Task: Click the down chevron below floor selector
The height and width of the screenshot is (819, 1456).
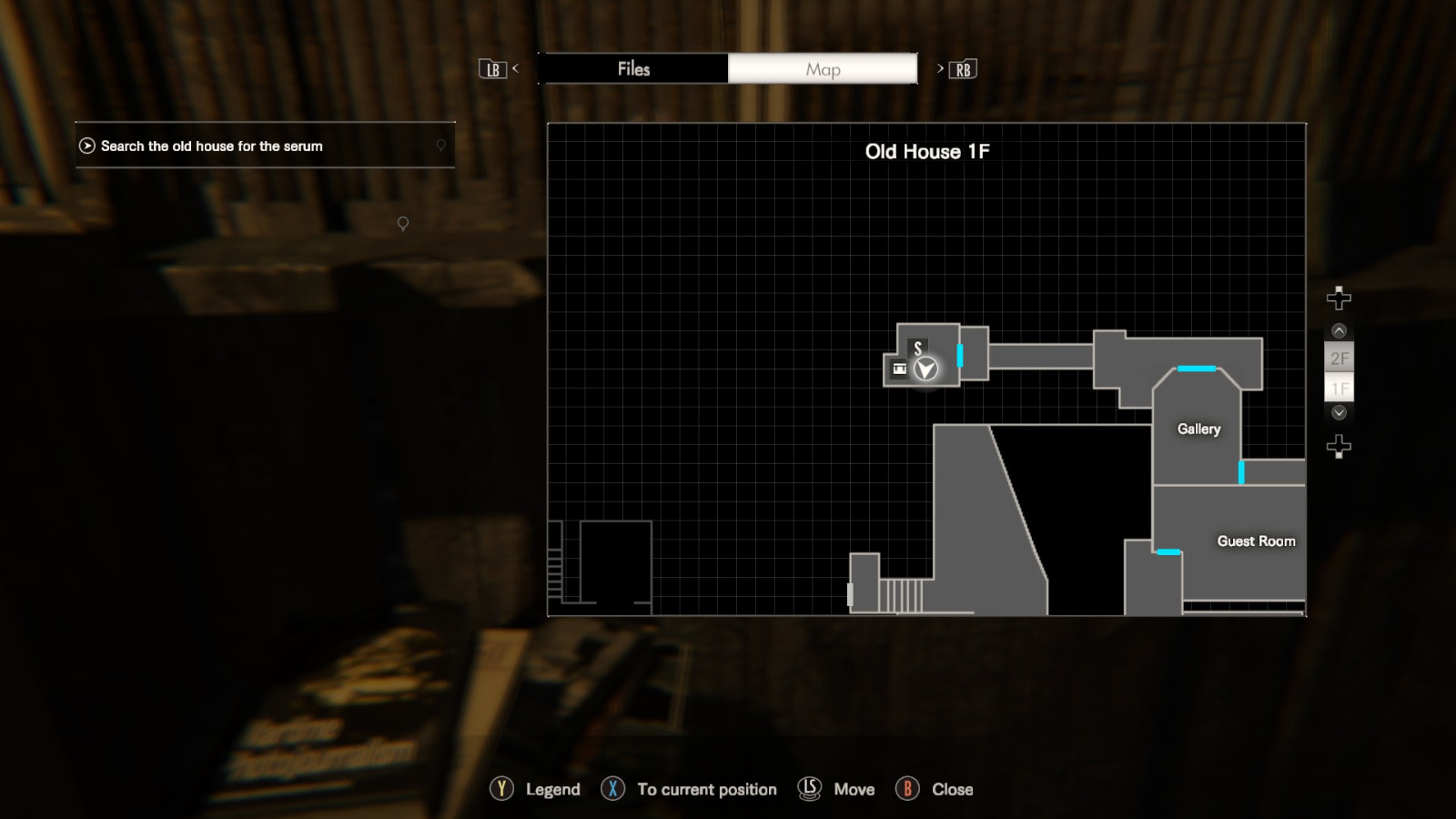Action: pyautogui.click(x=1338, y=412)
